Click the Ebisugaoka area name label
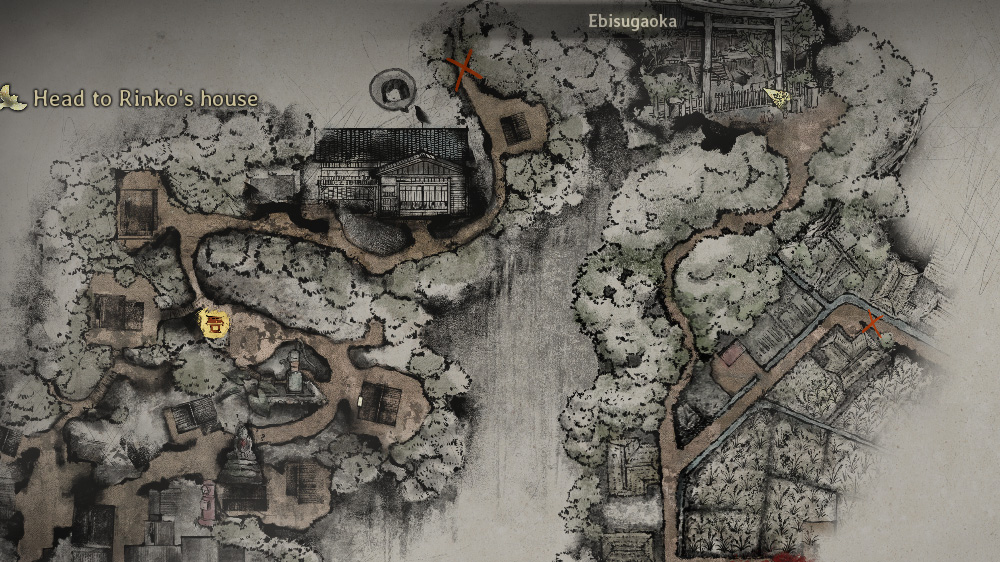 632,21
